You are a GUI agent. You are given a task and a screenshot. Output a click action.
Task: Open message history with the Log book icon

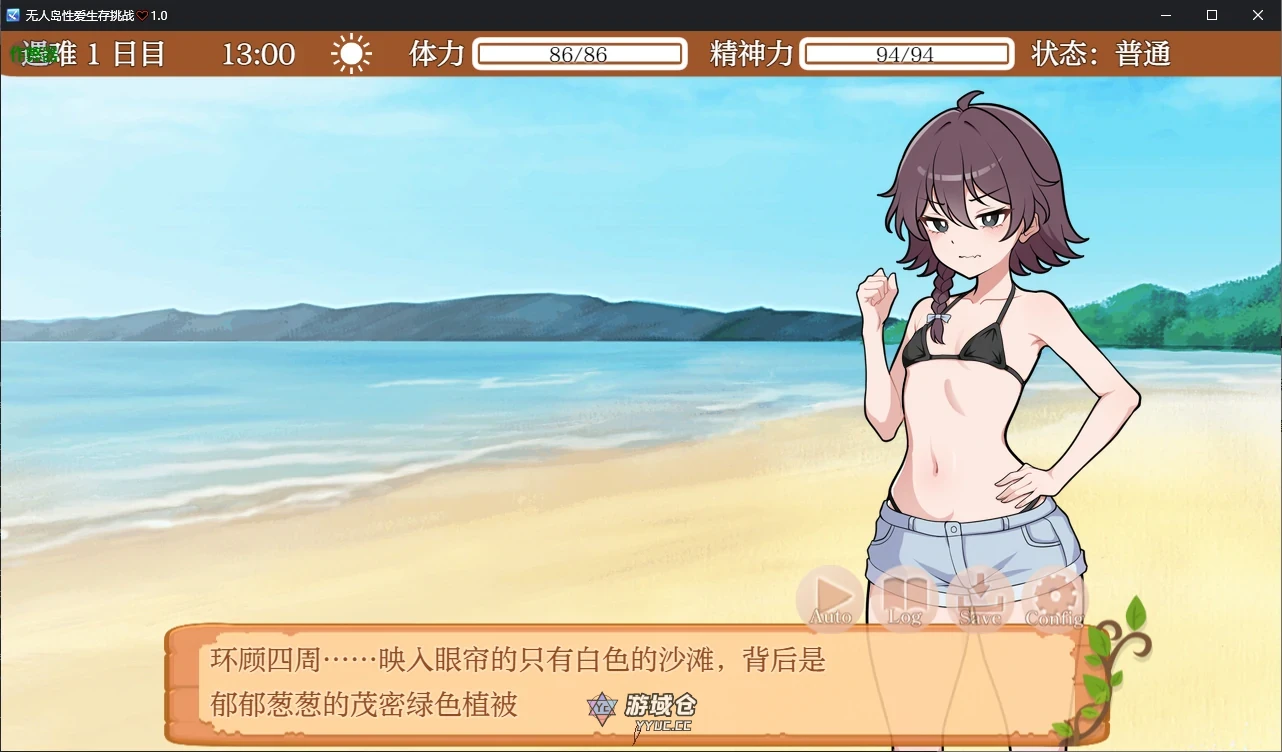(903, 598)
